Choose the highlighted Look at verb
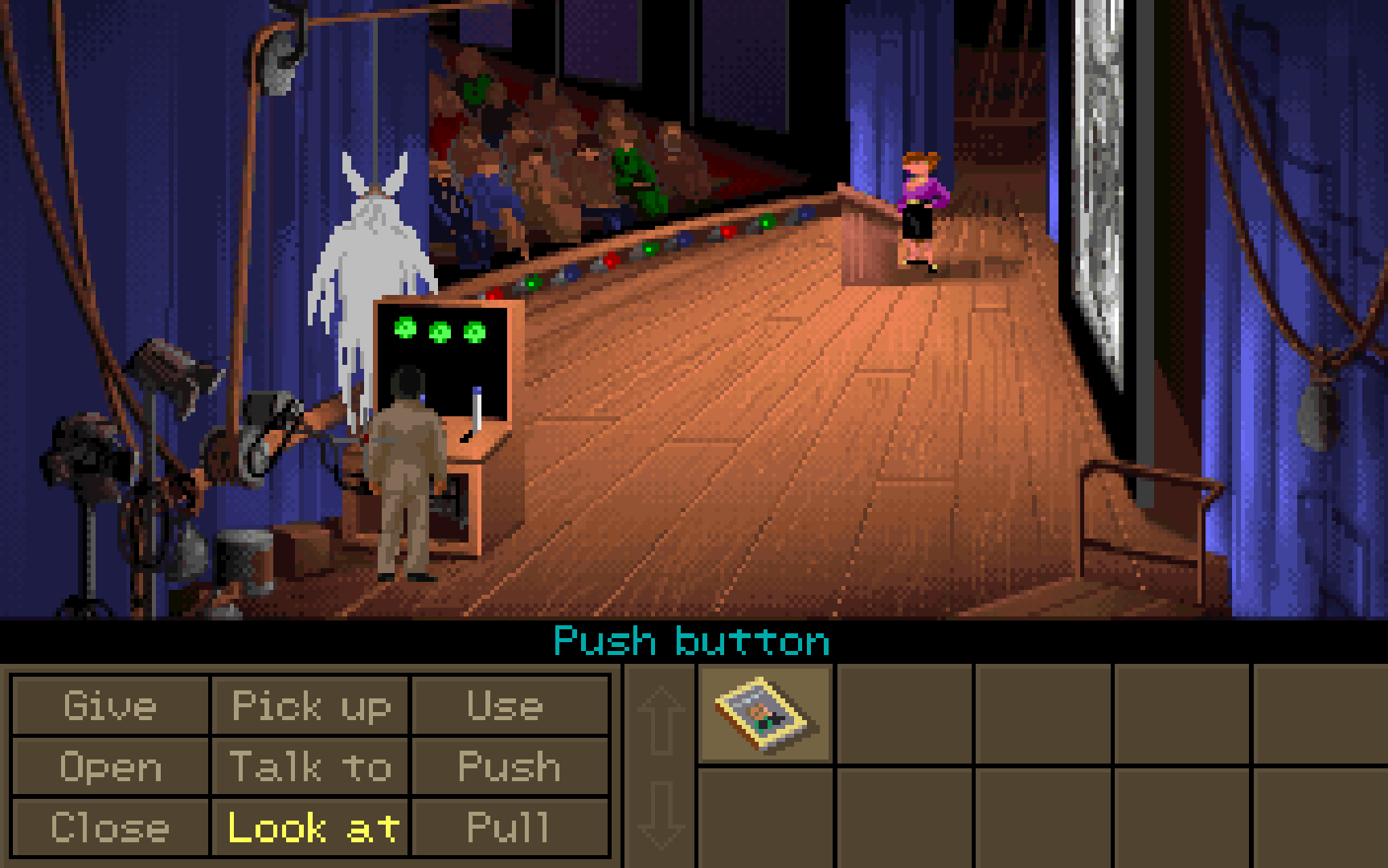Image resolution: width=1388 pixels, height=868 pixels. pyautogui.click(x=310, y=827)
